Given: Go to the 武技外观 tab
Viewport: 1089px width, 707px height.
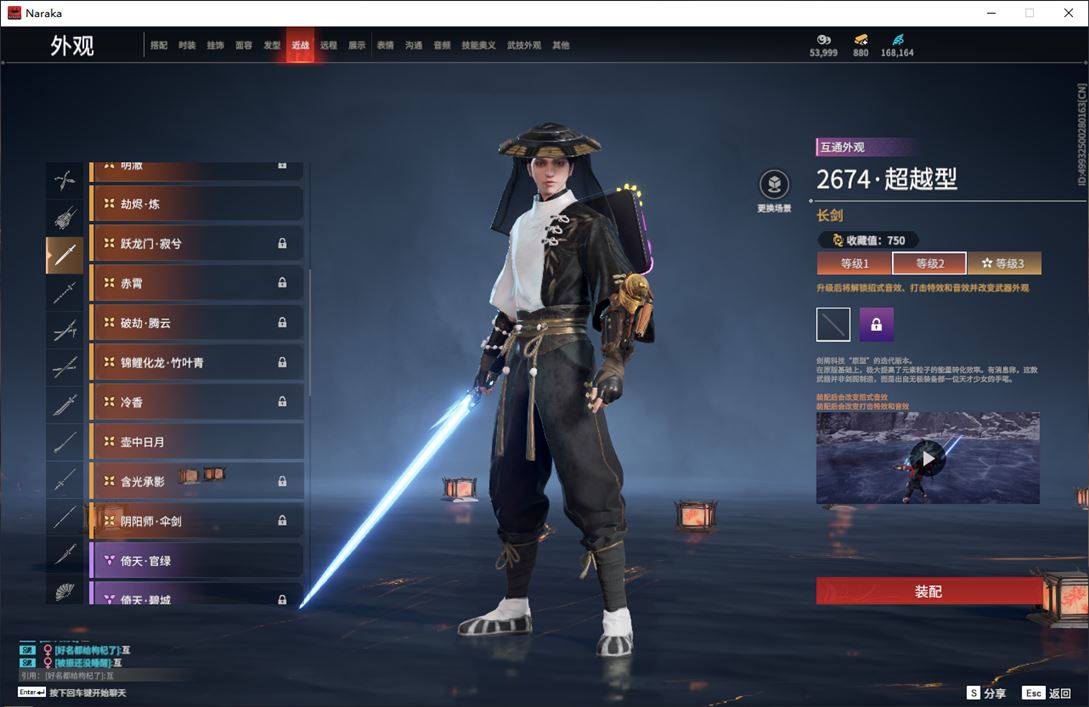Looking at the screenshot, I should tap(523, 46).
